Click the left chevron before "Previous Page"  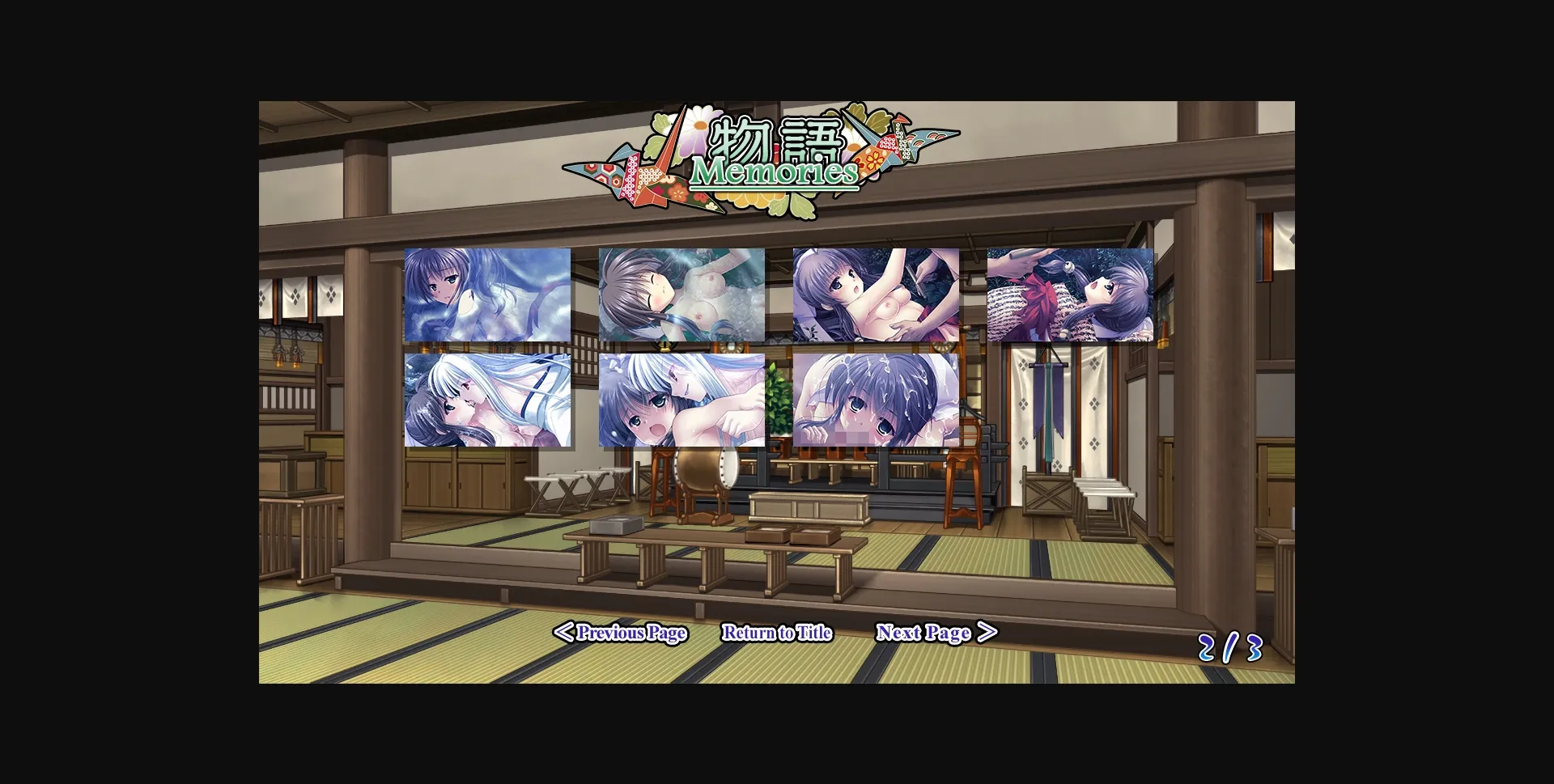tap(565, 634)
